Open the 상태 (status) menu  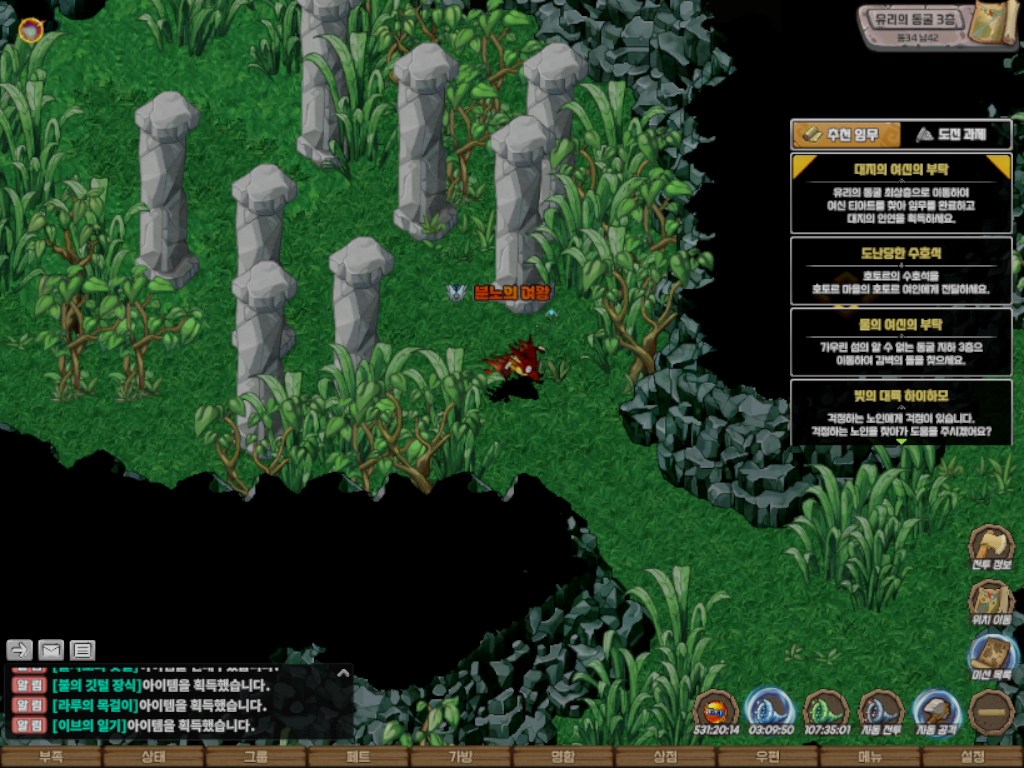(x=153, y=757)
